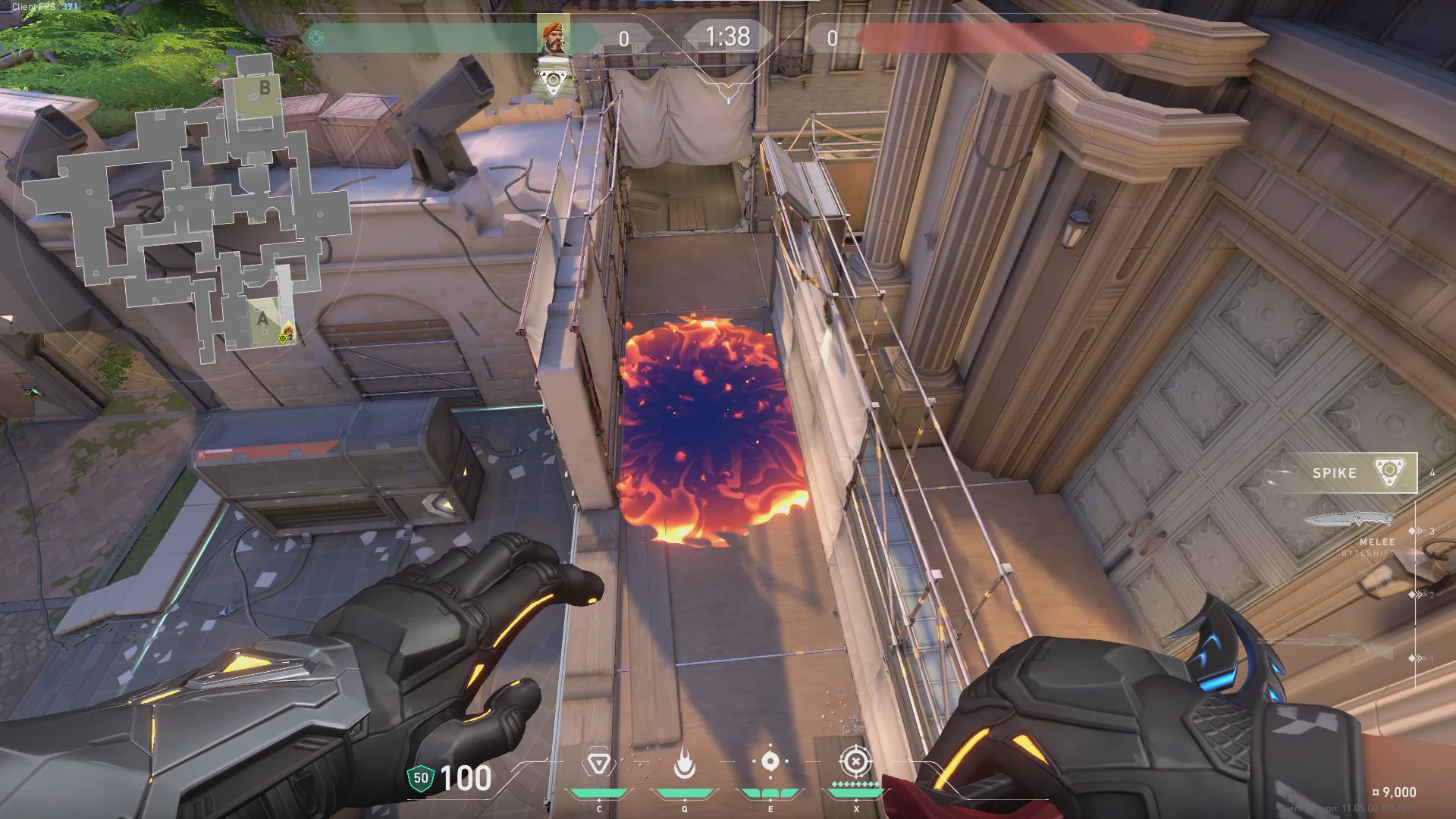This screenshot has height=819, width=1456.
Task: Activate the flame ability above Q
Action: pyautogui.click(x=685, y=764)
